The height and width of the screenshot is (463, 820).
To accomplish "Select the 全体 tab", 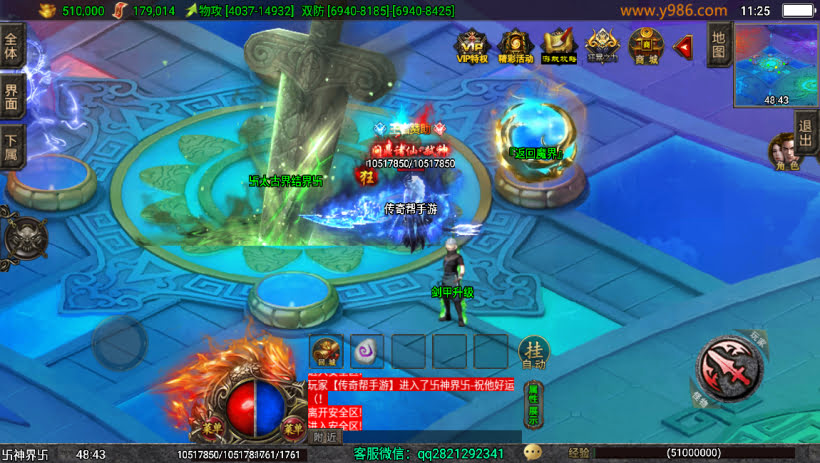I will (x=11, y=49).
